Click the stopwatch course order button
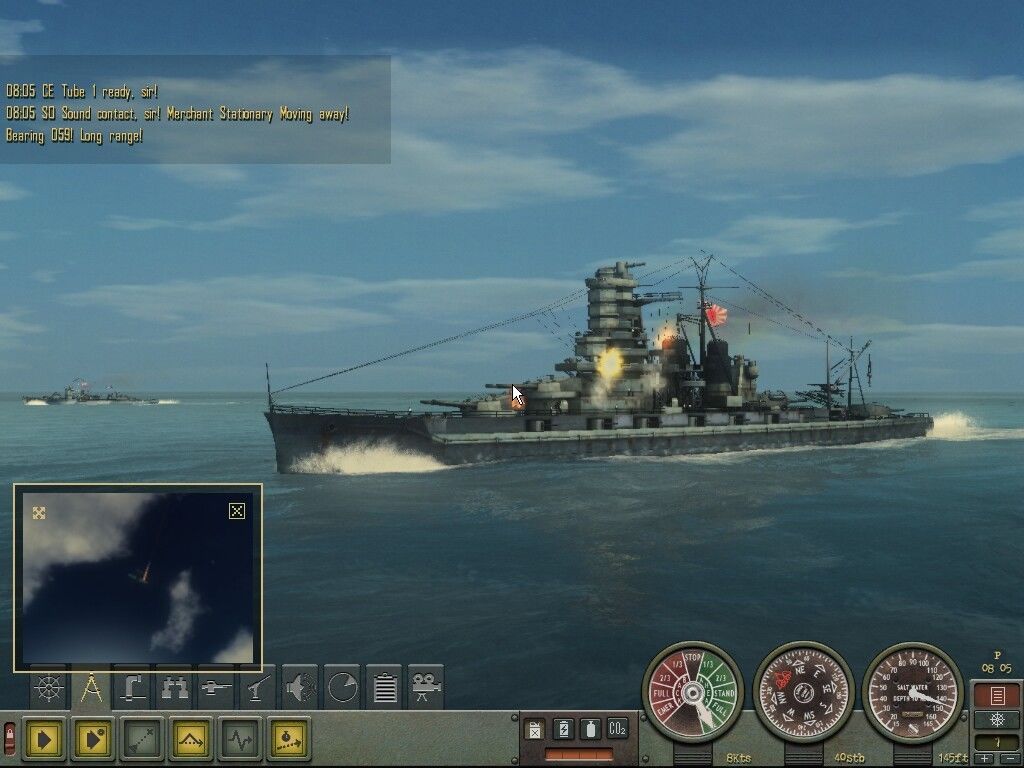The width and height of the screenshot is (1024, 768). pyautogui.click(x=289, y=739)
